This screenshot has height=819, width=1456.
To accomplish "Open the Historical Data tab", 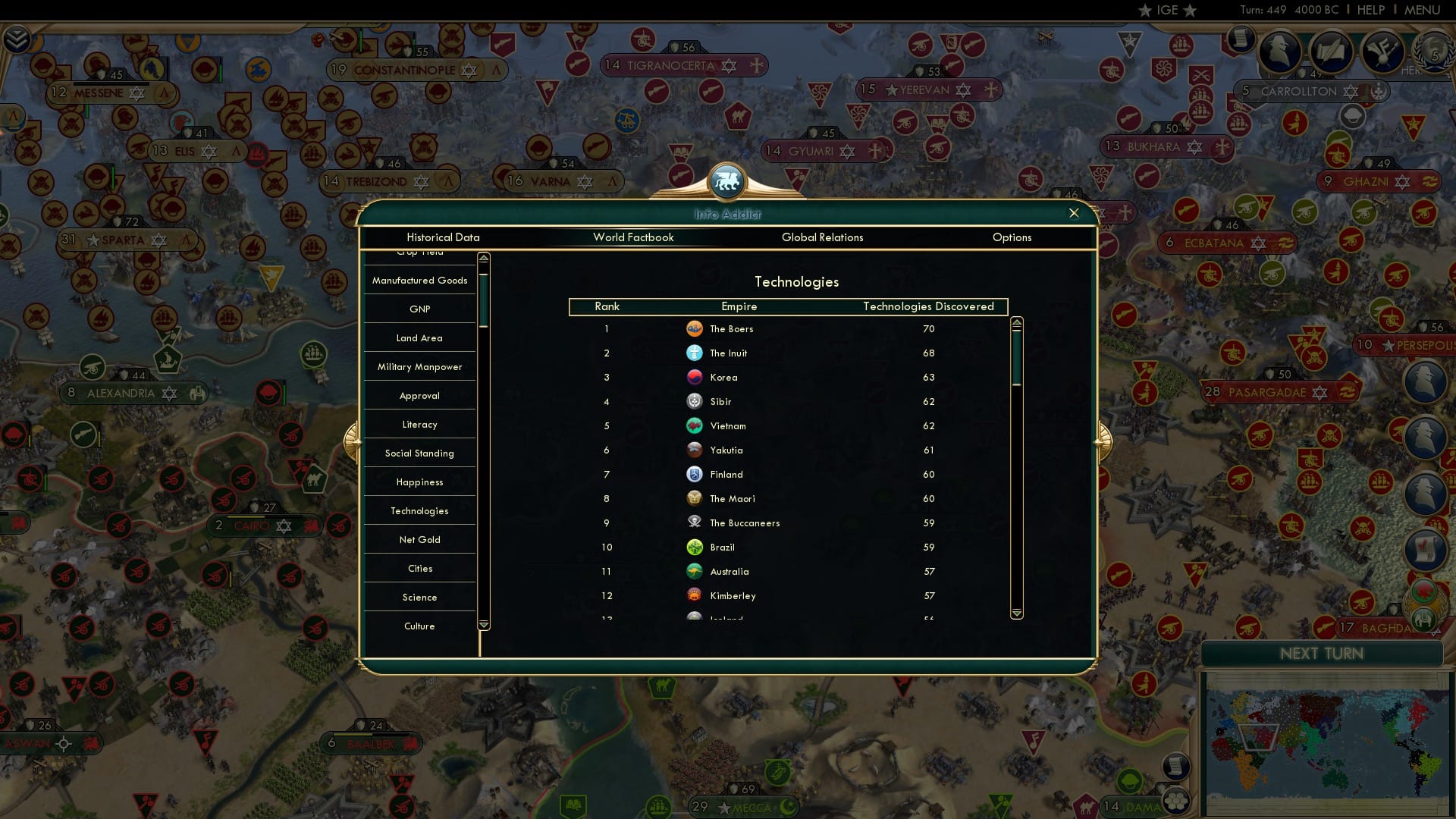I will coord(443,237).
